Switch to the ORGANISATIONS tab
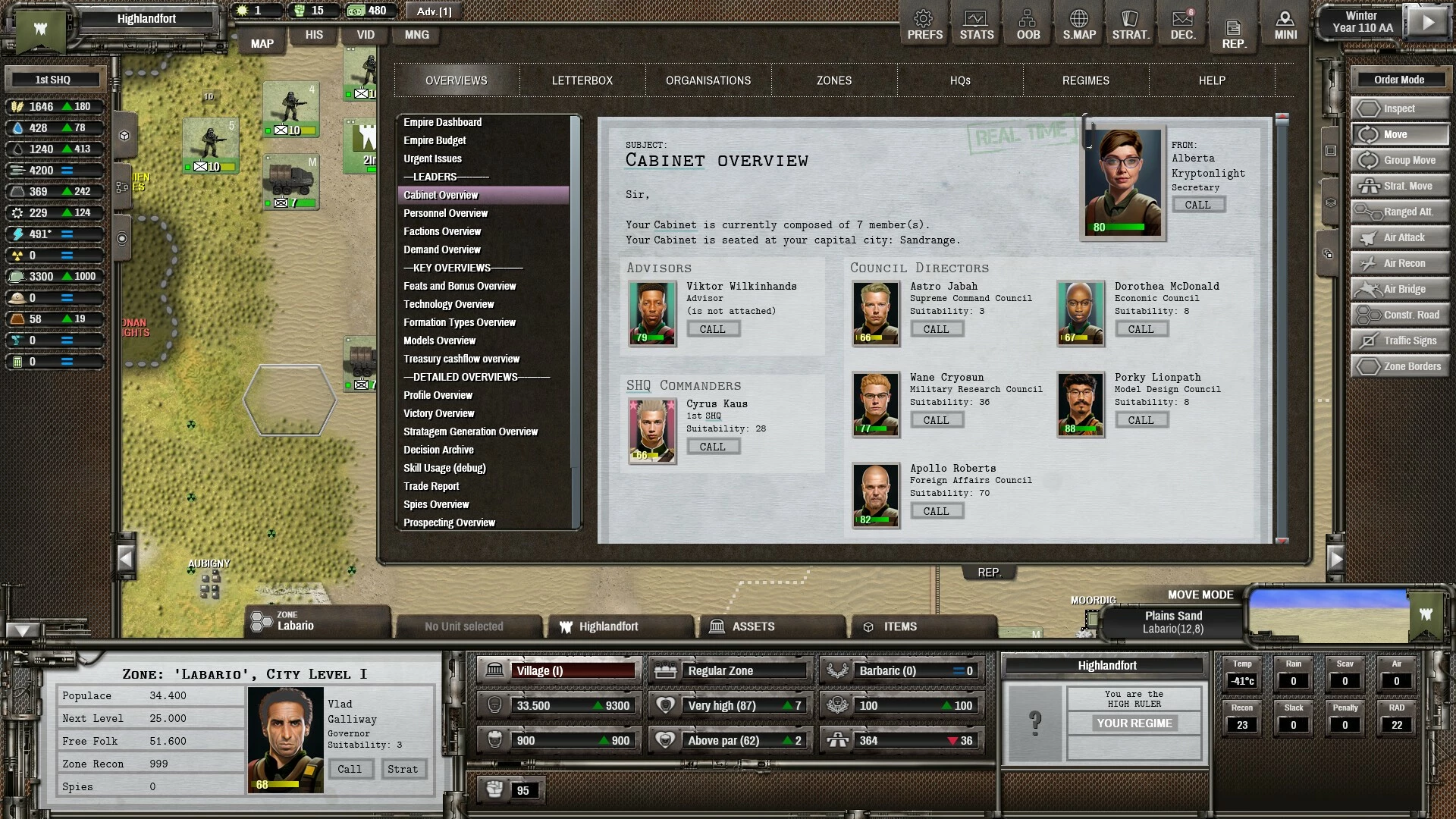 (x=708, y=80)
